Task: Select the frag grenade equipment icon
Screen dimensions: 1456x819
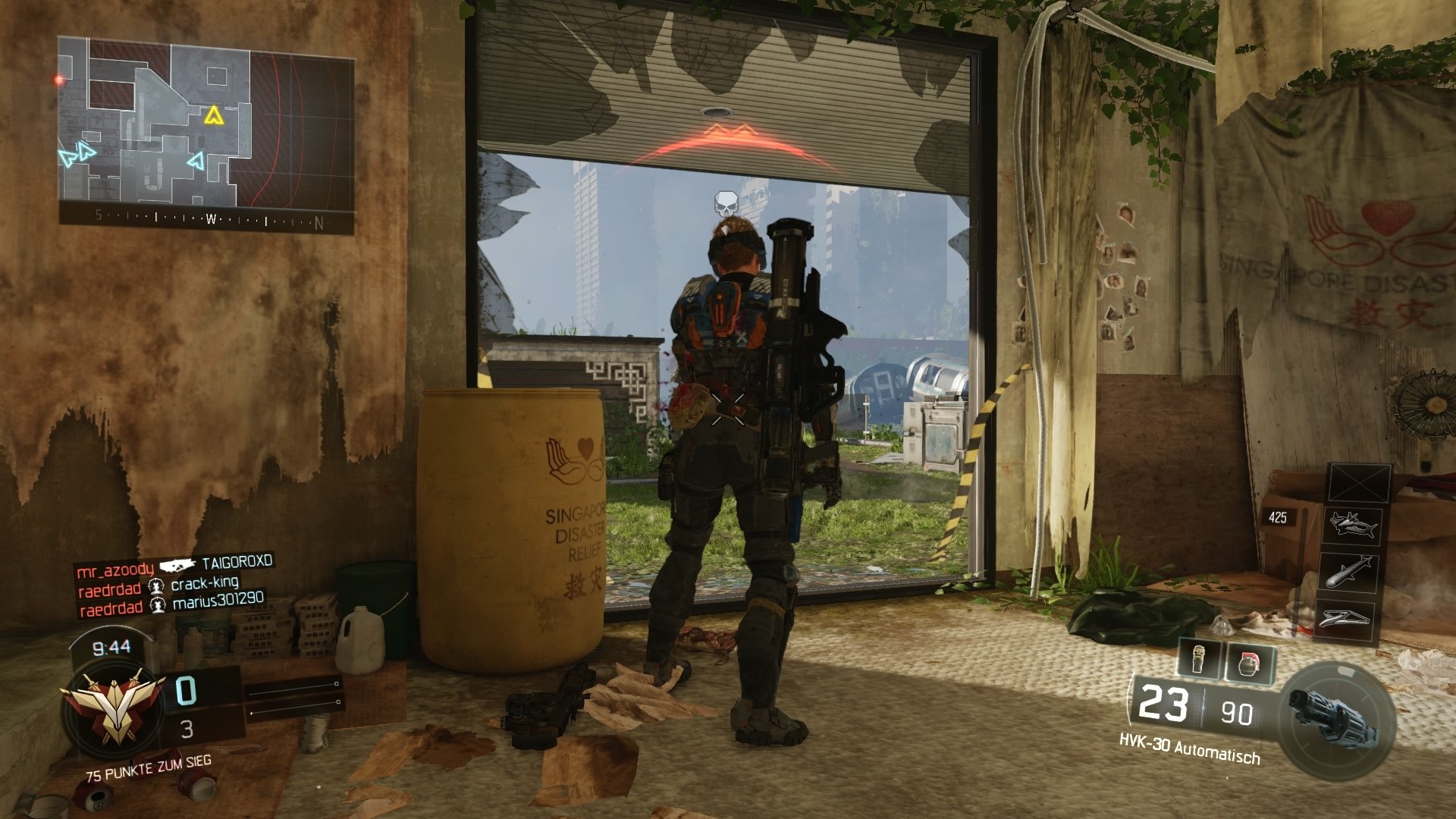Action: tap(1250, 662)
